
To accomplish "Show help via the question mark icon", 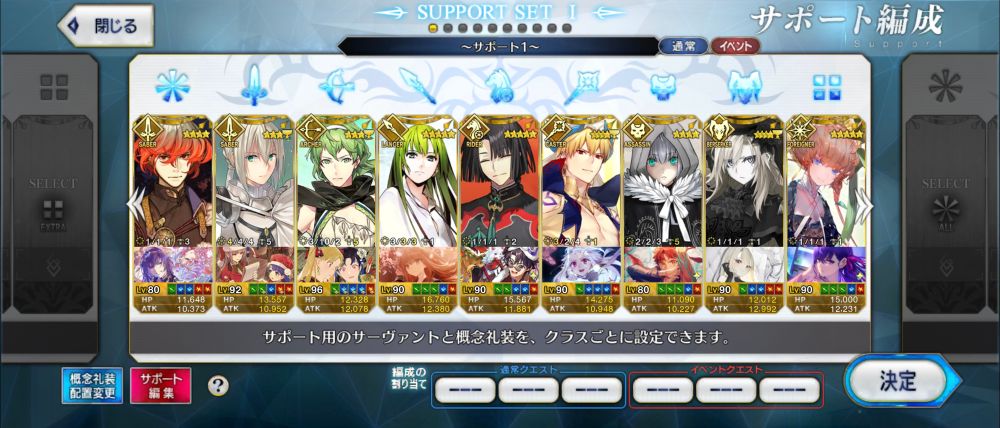I will [217, 385].
